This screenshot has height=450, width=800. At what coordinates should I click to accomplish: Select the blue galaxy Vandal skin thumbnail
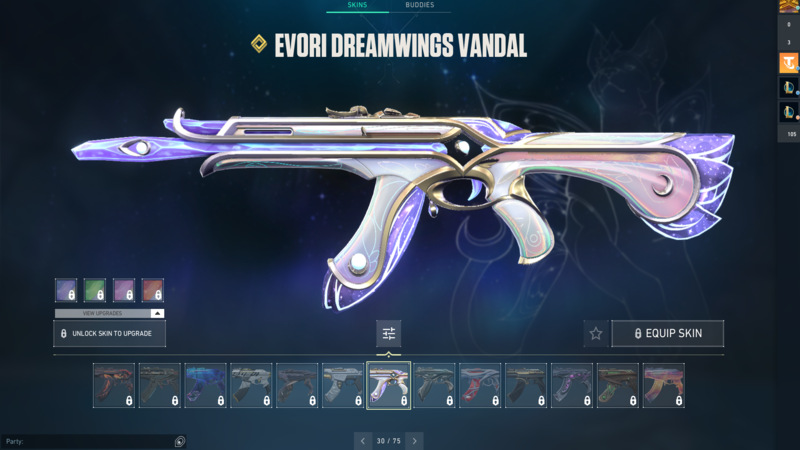click(x=205, y=385)
